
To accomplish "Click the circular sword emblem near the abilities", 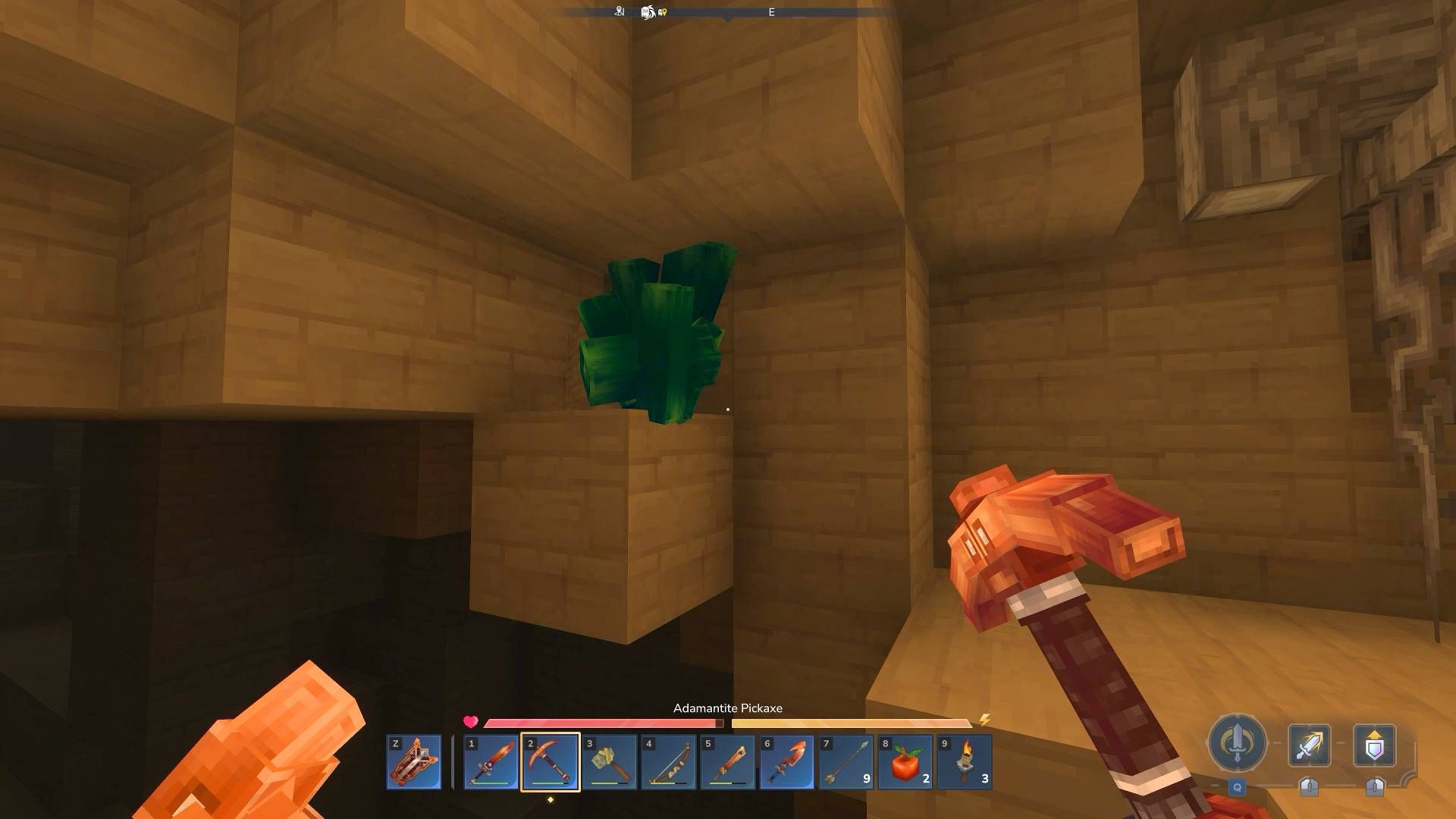I will [1236, 742].
